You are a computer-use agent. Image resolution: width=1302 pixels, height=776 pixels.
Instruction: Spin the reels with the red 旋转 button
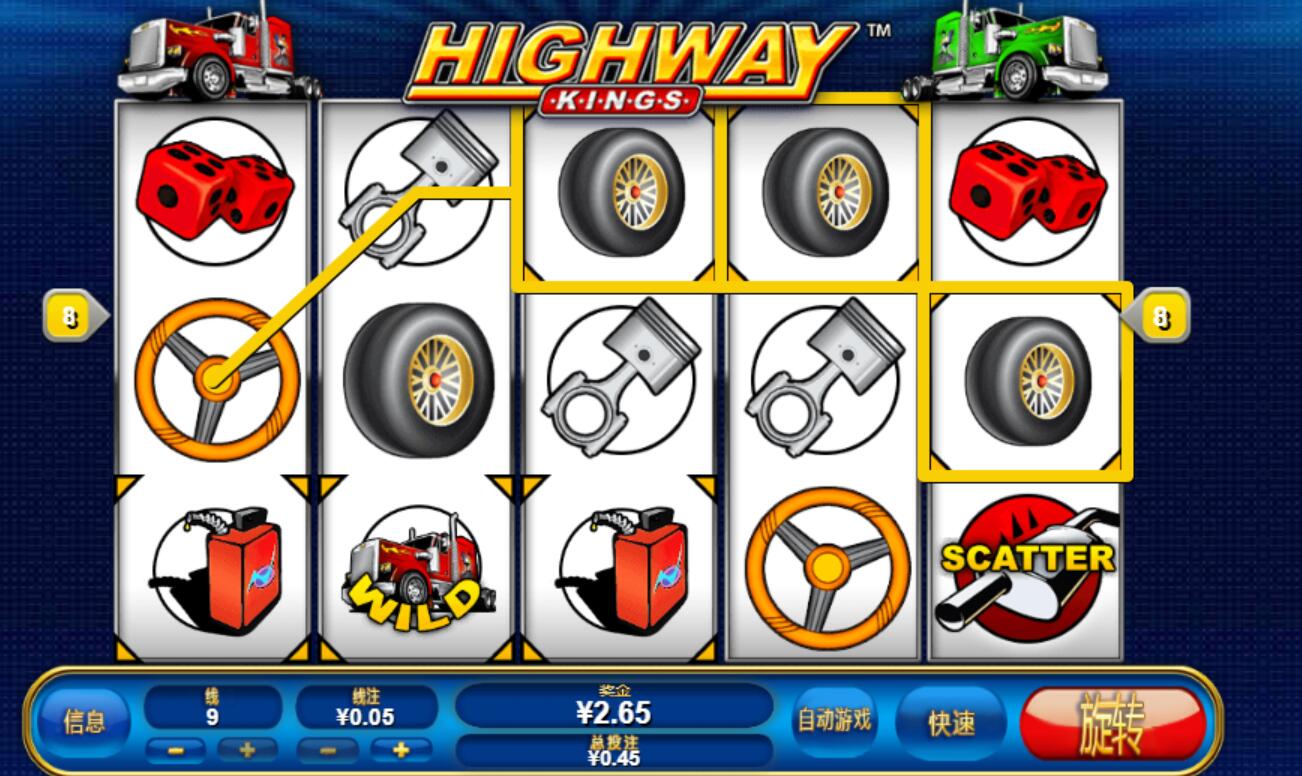(x=1112, y=722)
